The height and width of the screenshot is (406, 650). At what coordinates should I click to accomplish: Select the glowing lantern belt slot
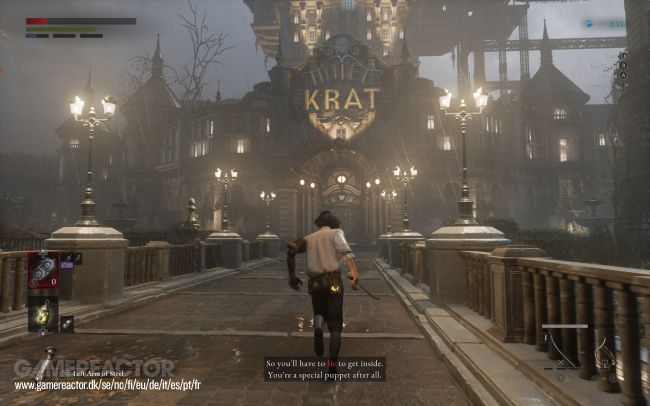[43, 314]
